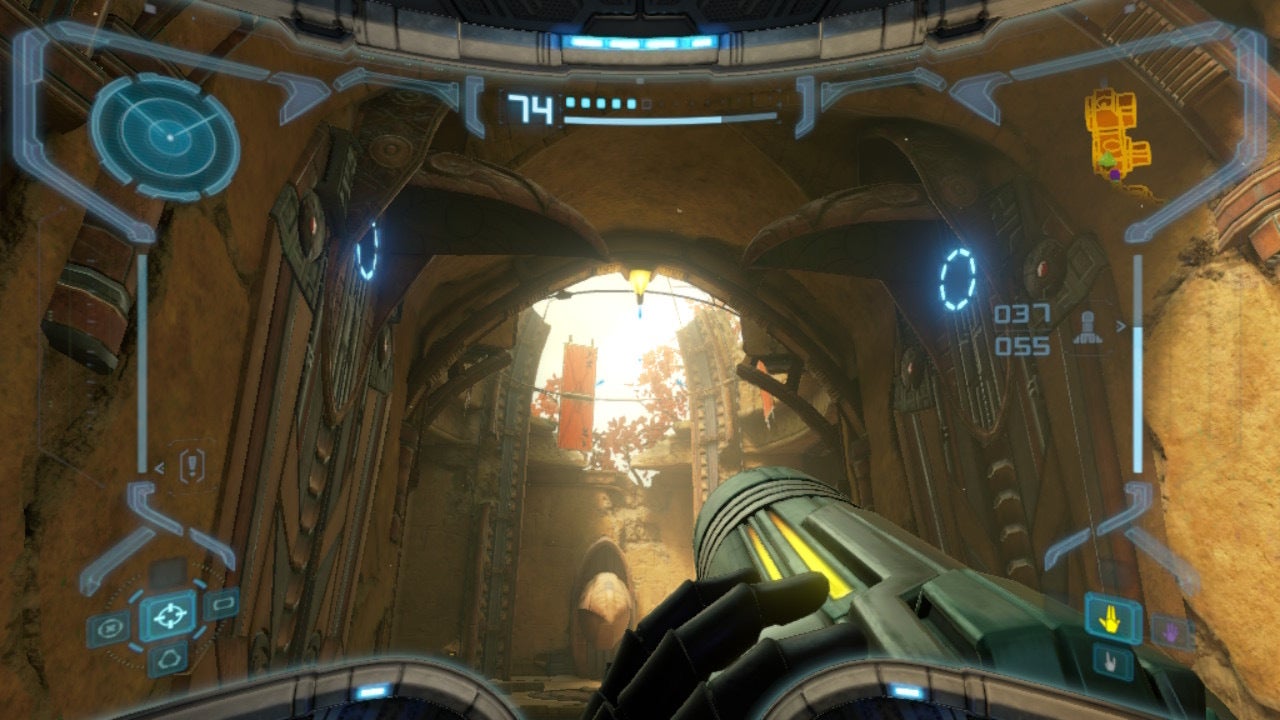Expand the left HUD panel arrow
This screenshot has height=720, width=1280.
[160, 467]
